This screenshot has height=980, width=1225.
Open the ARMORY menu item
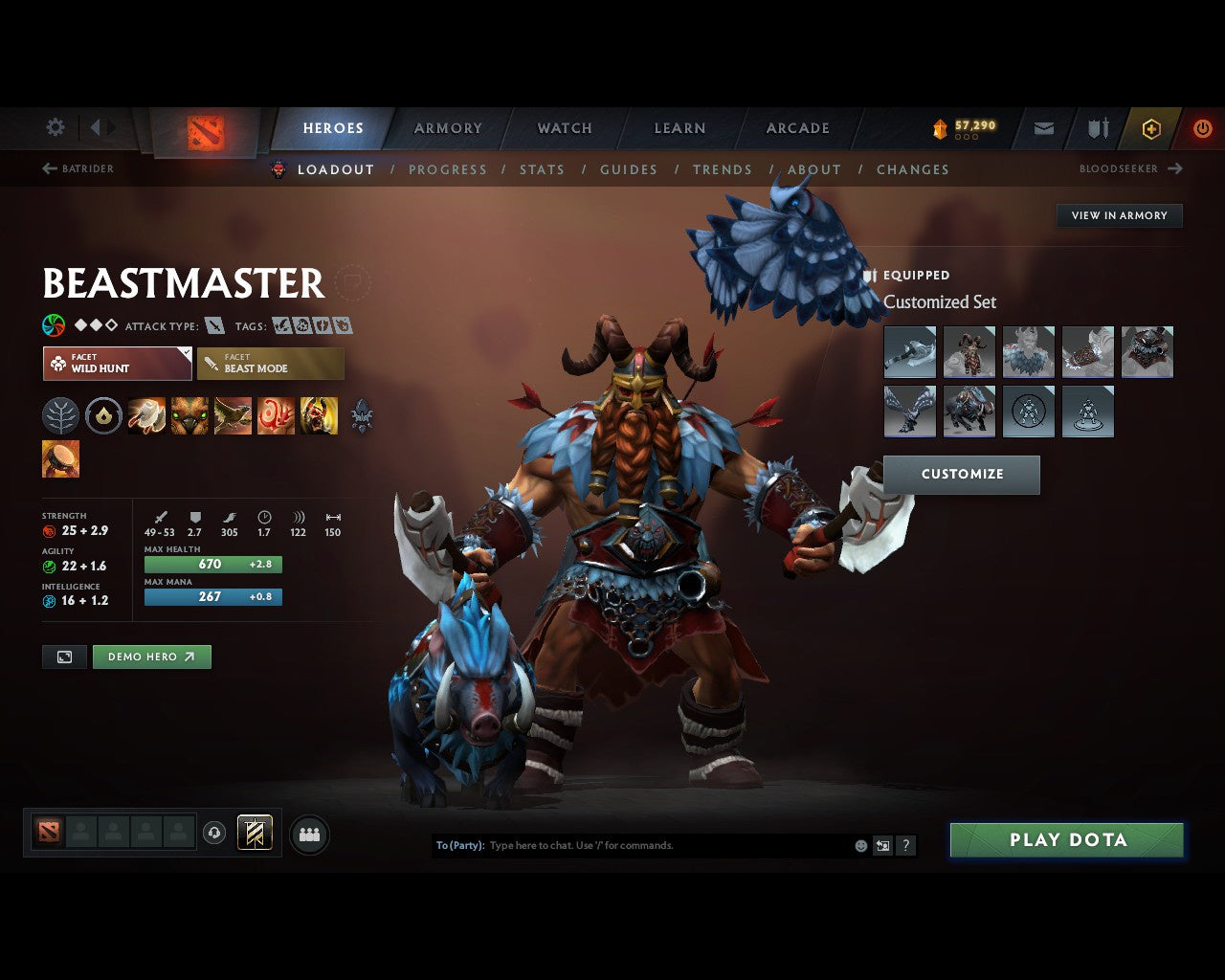pos(448,127)
